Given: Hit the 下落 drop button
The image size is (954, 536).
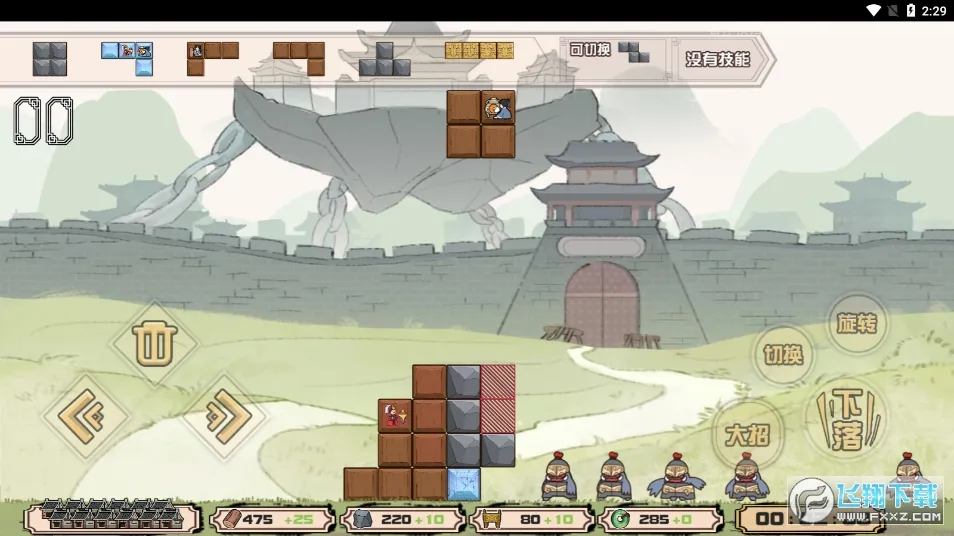Looking at the screenshot, I should 847,420.
